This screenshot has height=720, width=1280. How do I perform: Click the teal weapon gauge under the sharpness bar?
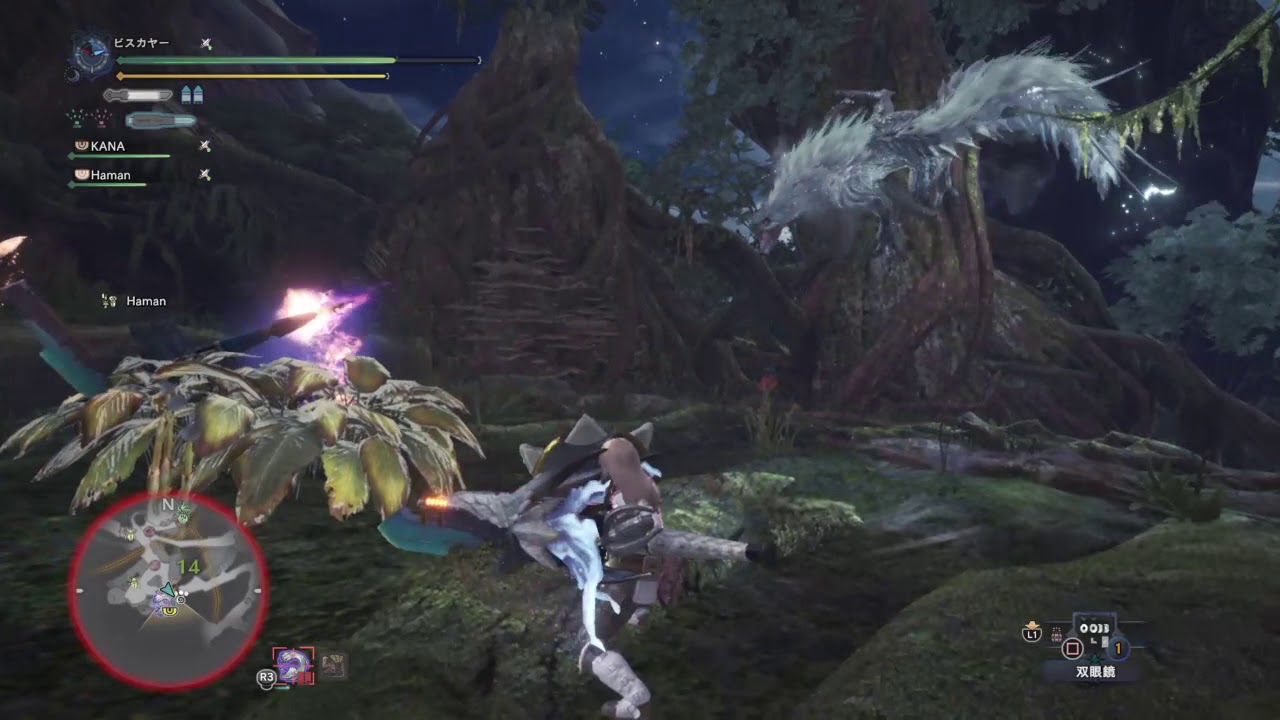click(x=160, y=120)
